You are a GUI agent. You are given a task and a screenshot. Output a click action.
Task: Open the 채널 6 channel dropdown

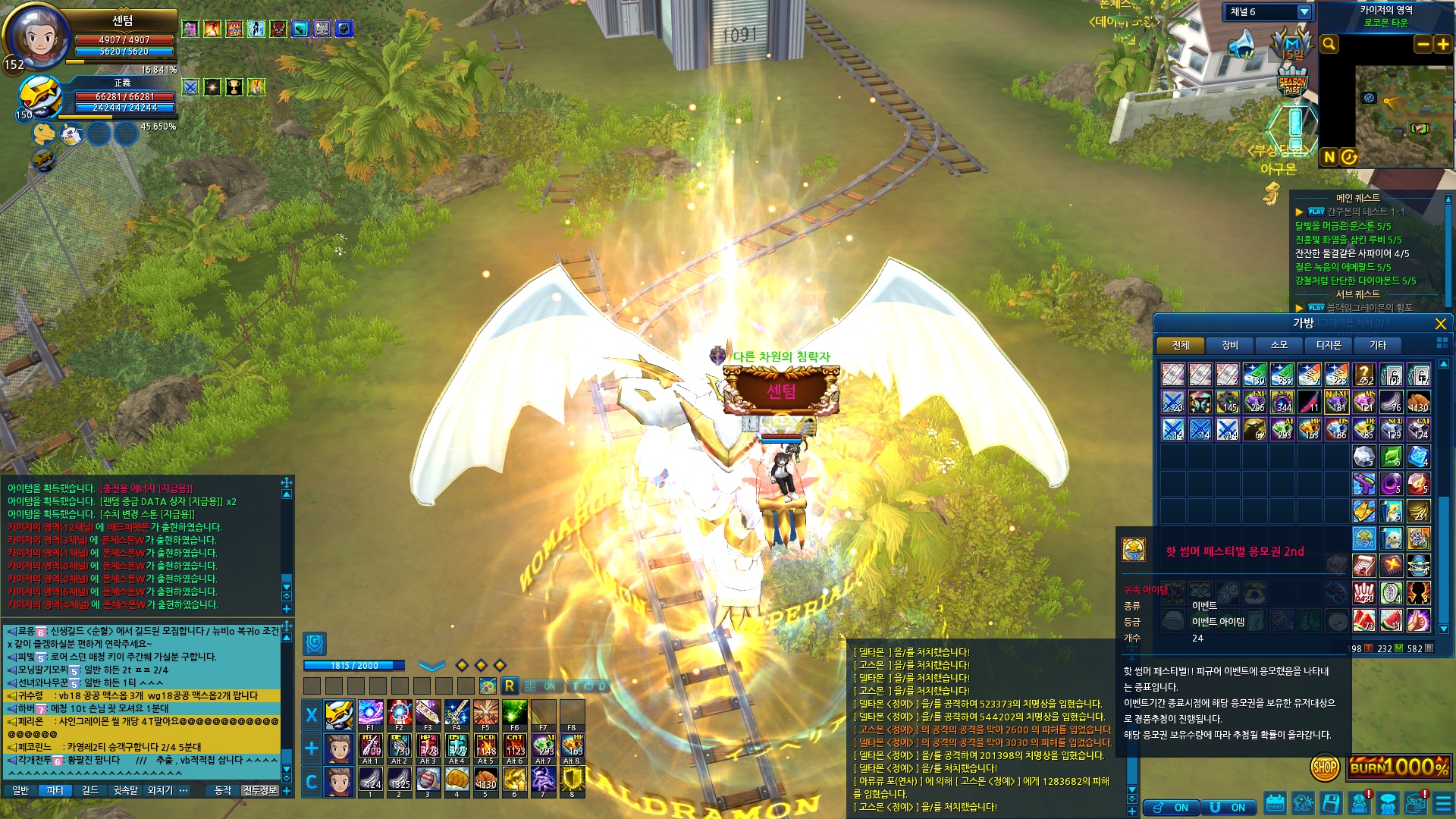pyautogui.click(x=1304, y=12)
